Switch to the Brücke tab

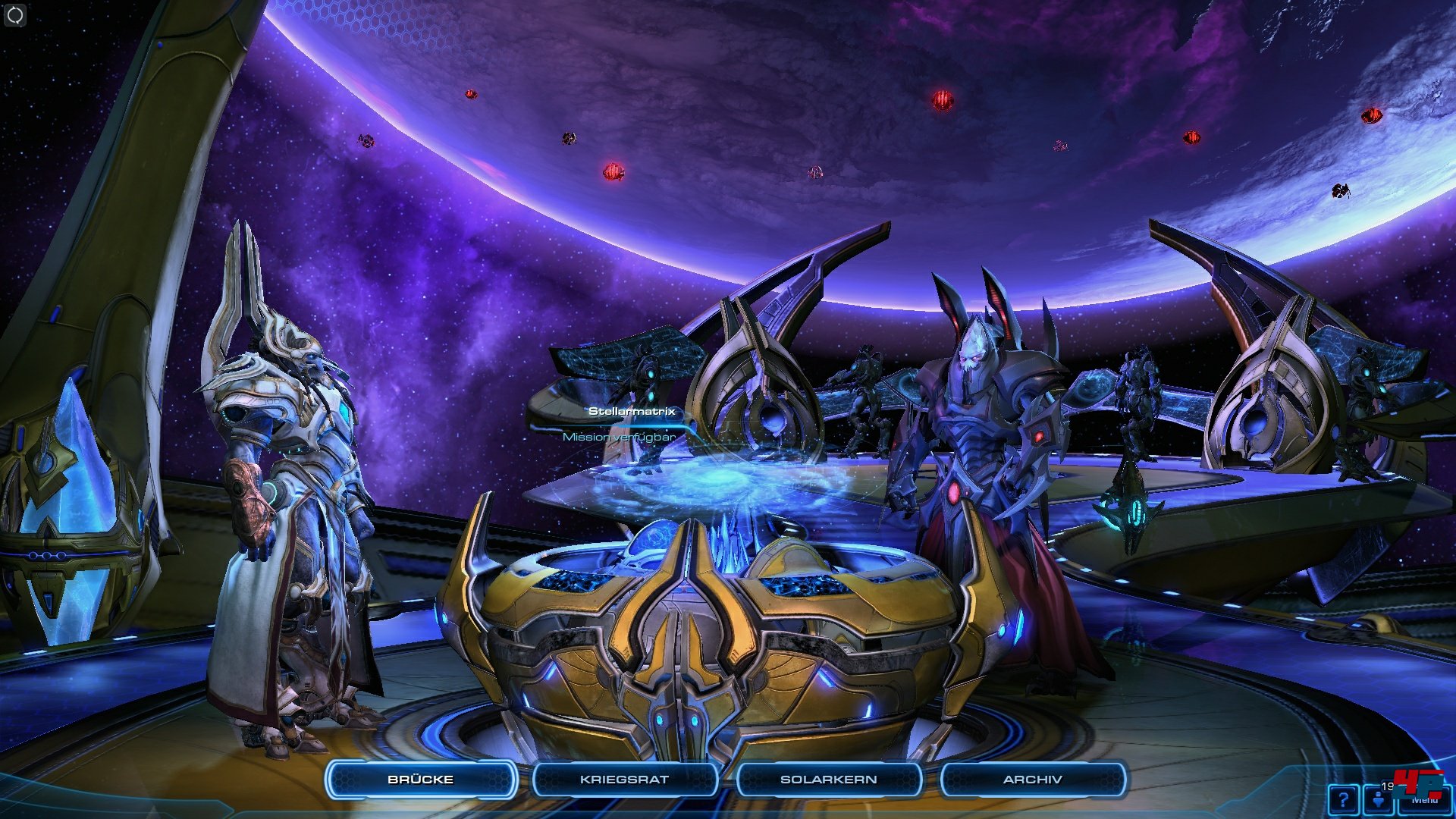(x=421, y=780)
